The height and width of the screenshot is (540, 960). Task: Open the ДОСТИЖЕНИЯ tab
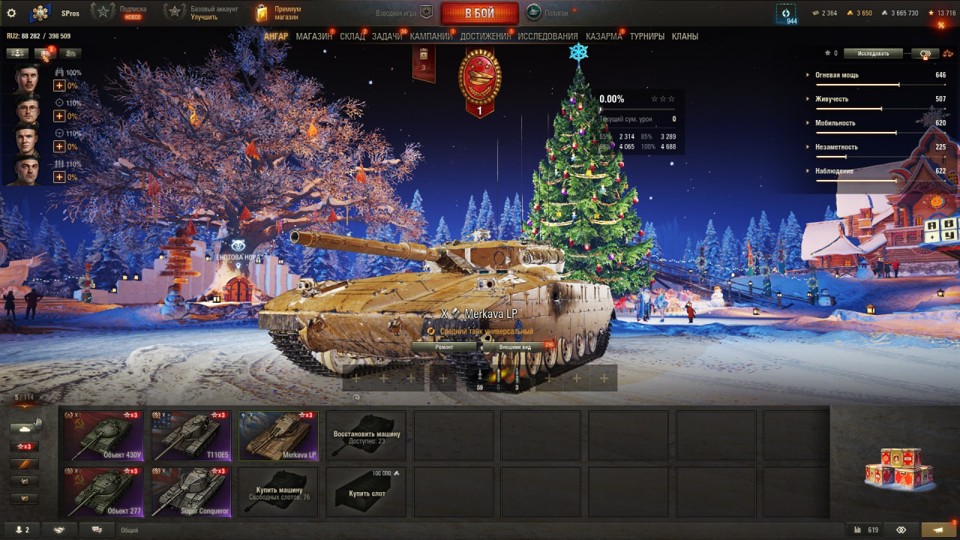click(x=486, y=36)
